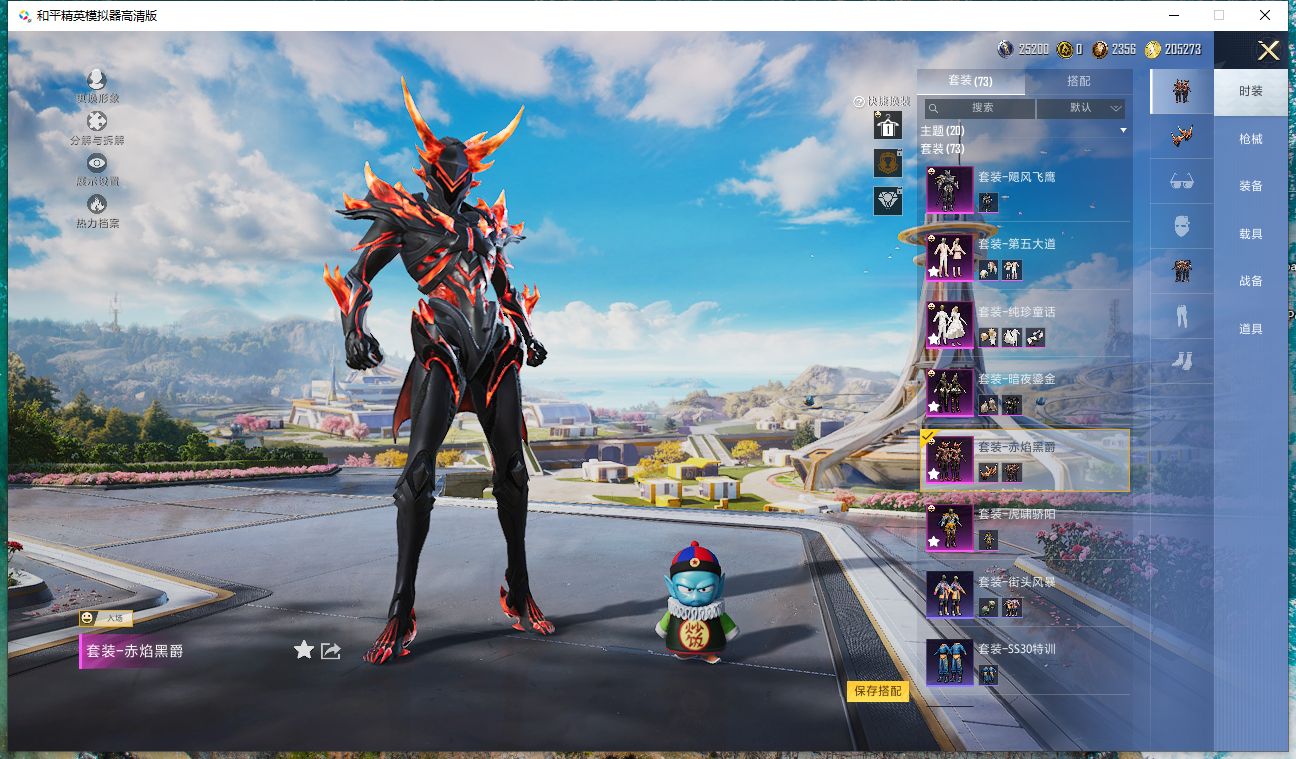Save the outfit with 保存搭配
Image resolution: width=1296 pixels, height=759 pixels.
[x=878, y=691]
